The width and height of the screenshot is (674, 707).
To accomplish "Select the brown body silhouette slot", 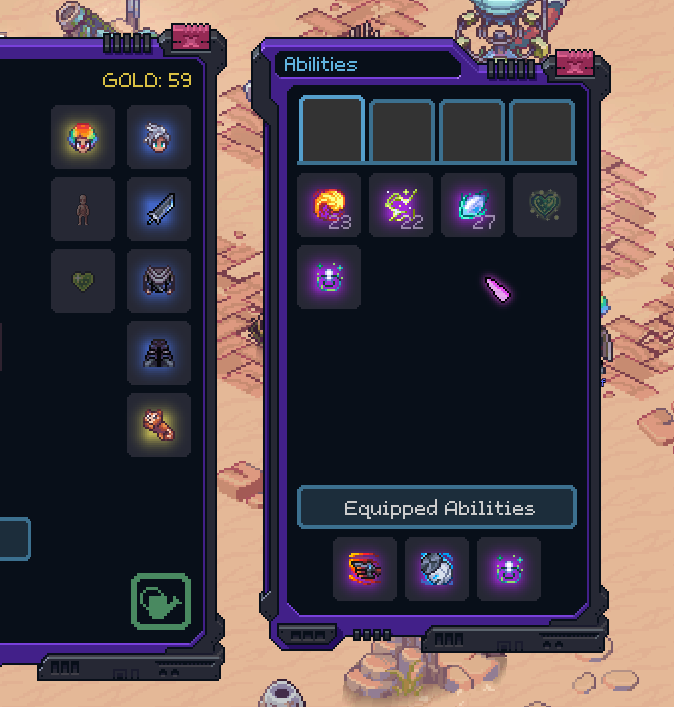I will 83,209.
